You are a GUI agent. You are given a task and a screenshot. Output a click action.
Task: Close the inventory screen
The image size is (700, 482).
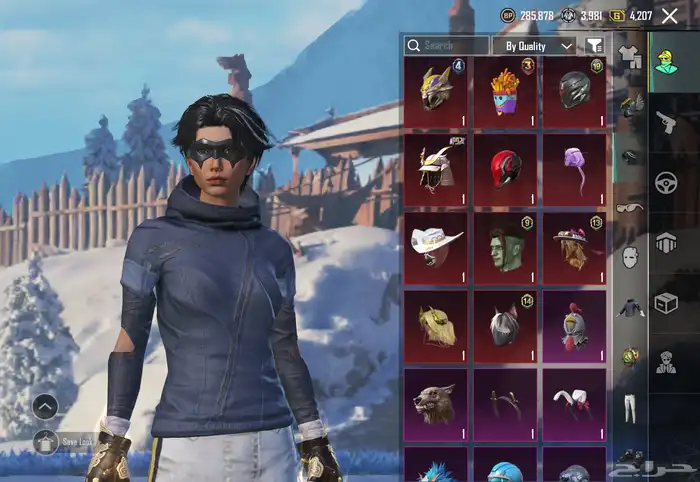670,15
